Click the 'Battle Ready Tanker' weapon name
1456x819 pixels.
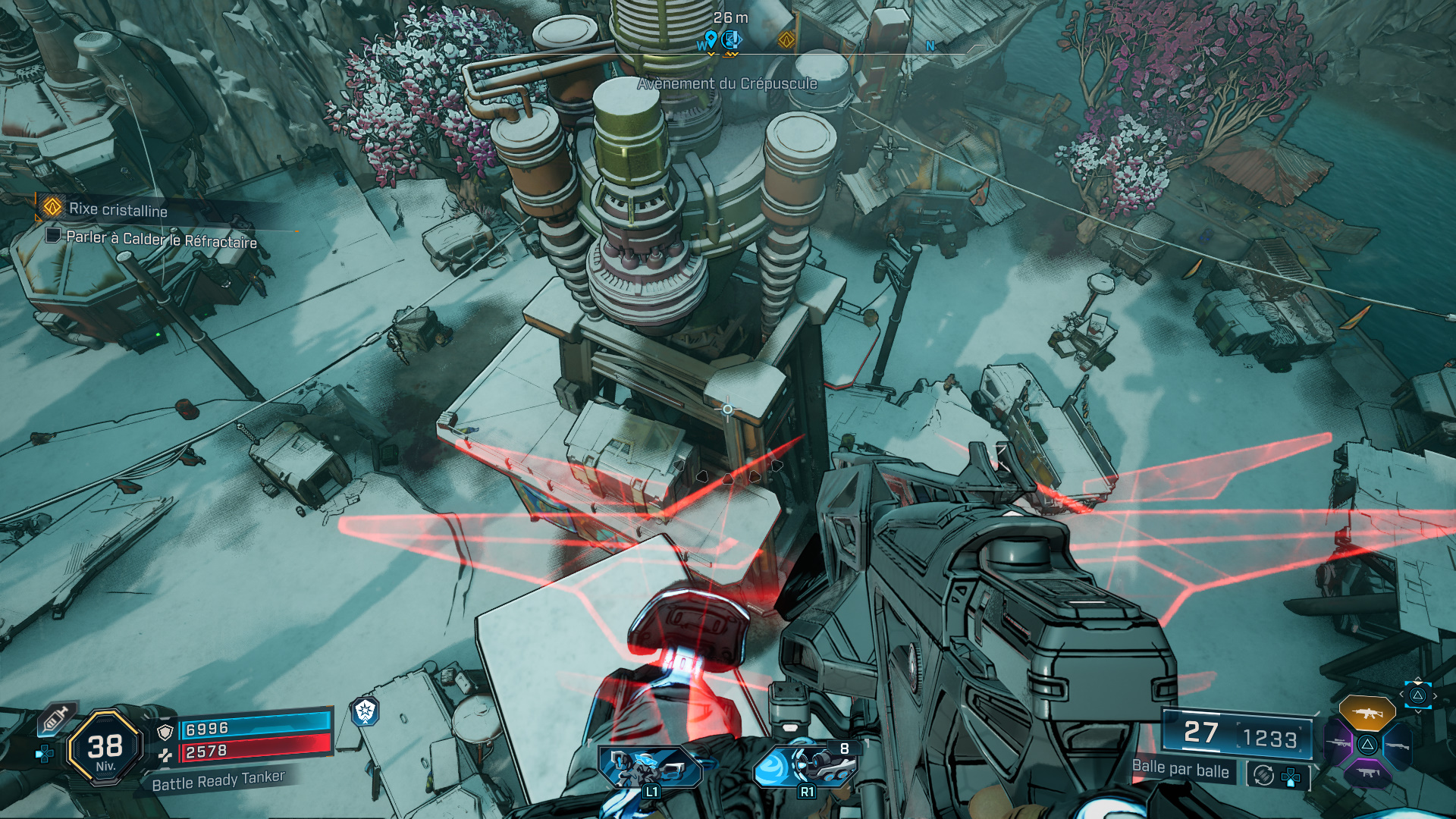pos(218,781)
